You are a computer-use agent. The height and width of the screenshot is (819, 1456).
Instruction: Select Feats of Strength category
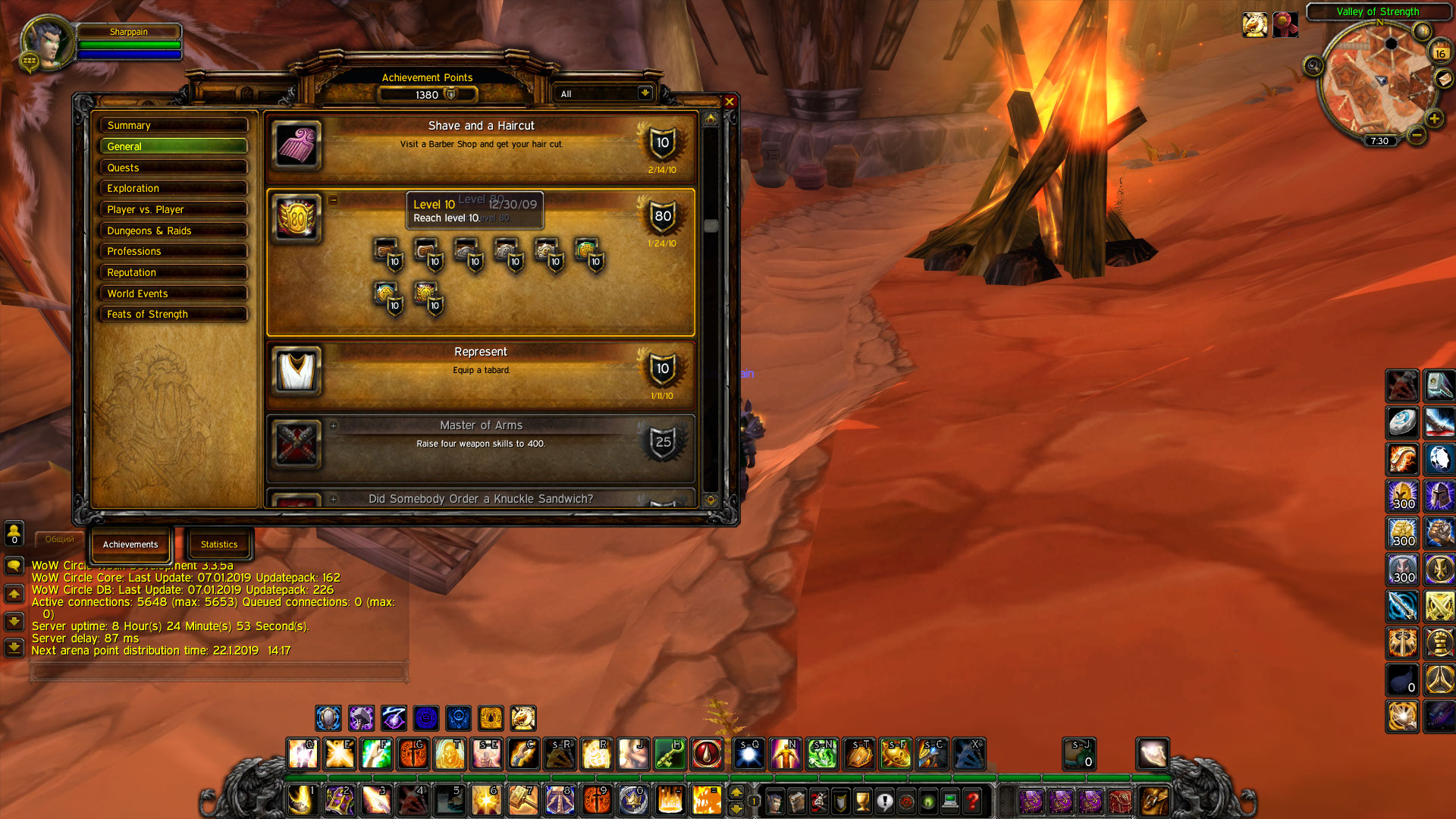174,314
